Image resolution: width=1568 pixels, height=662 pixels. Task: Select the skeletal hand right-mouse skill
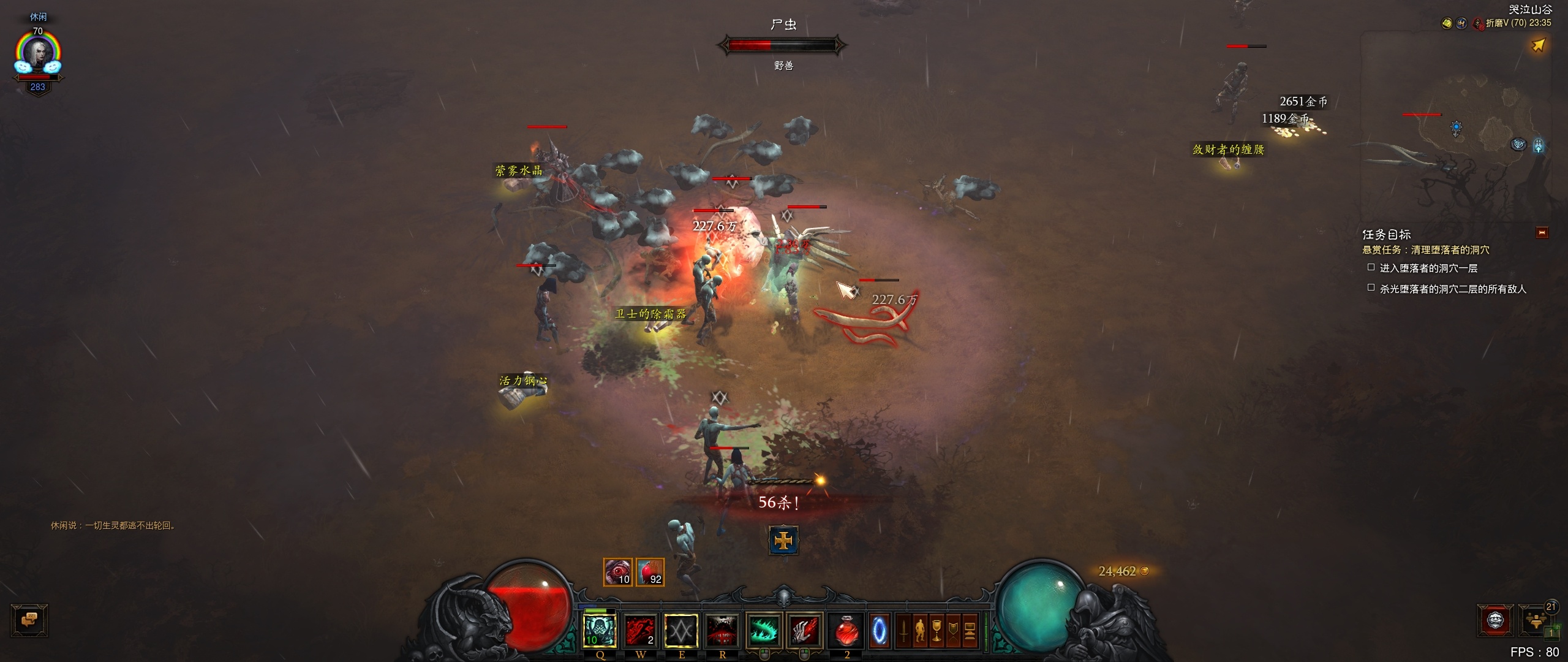point(804,630)
